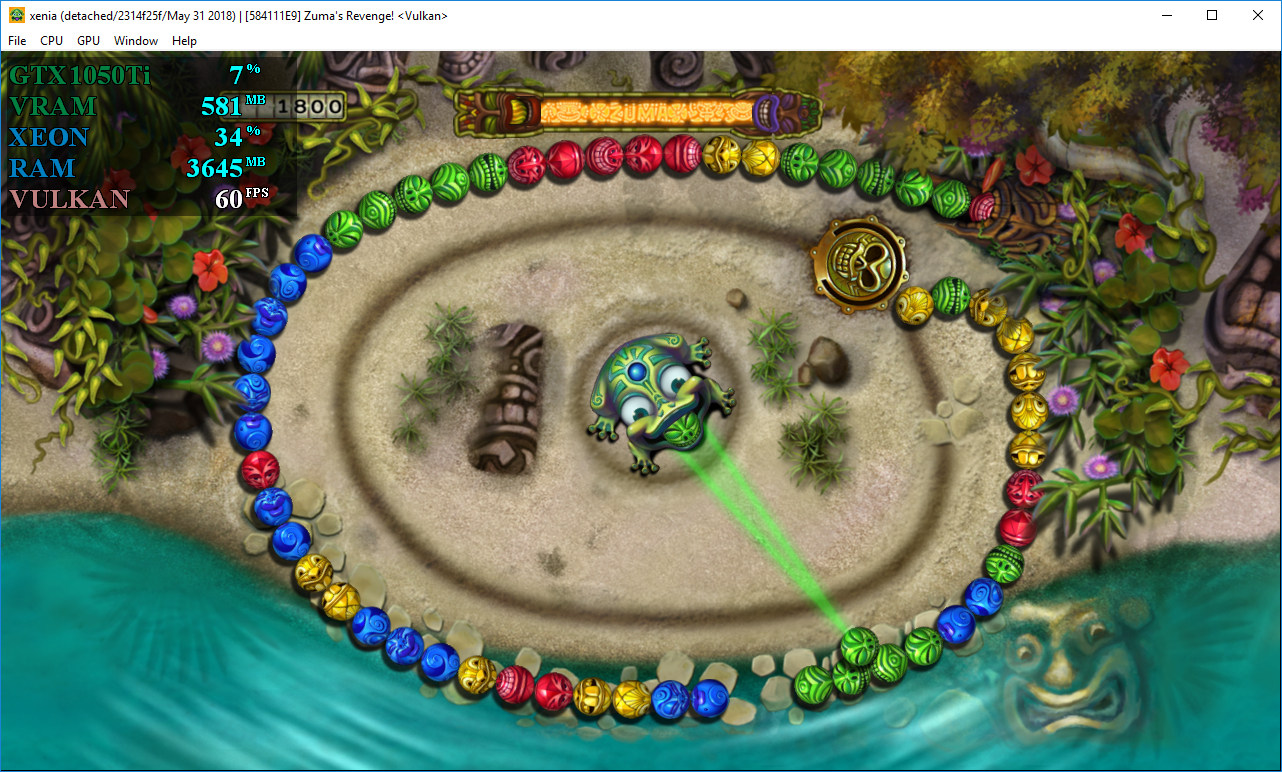The height and width of the screenshot is (772, 1282).
Task: Open the Help menu
Action: 184,41
